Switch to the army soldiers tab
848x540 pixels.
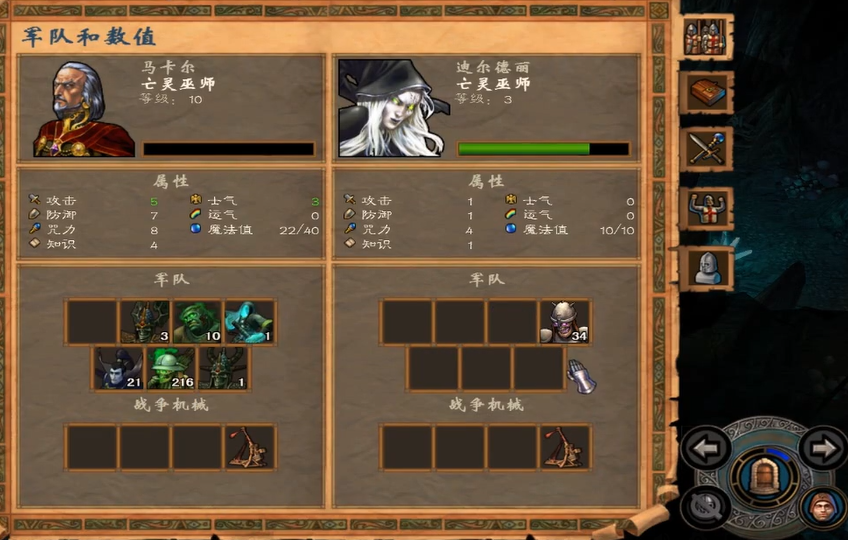point(708,37)
